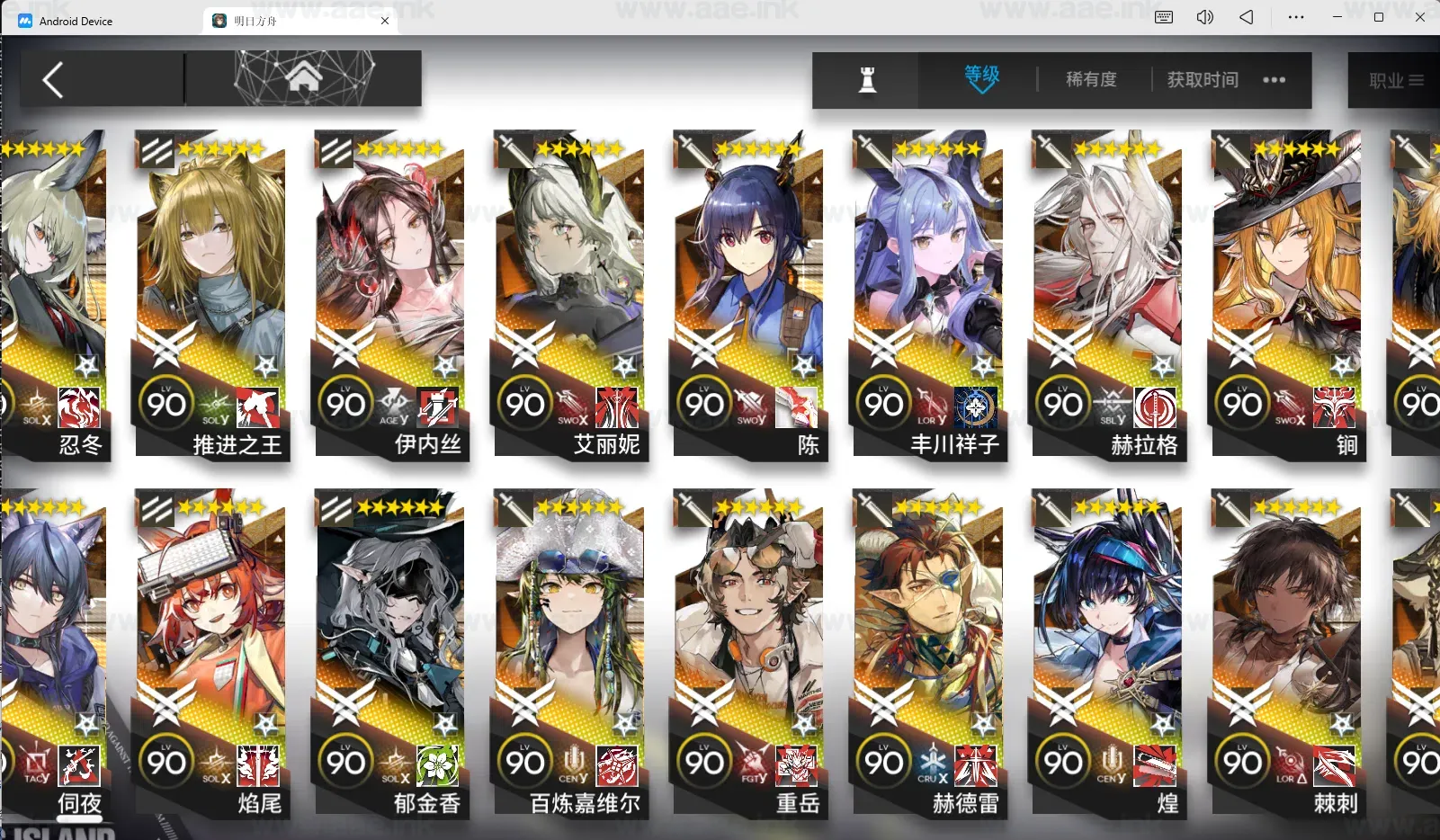Click the back chevron at the top left of the game
The height and width of the screenshot is (840, 1440).
pyautogui.click(x=52, y=78)
